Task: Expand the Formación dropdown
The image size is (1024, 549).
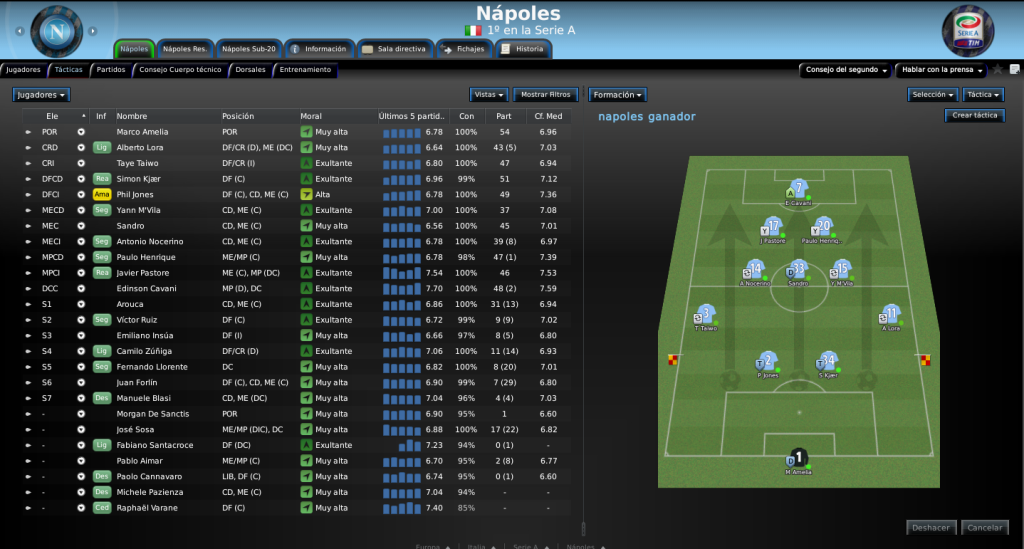Action: tap(617, 95)
